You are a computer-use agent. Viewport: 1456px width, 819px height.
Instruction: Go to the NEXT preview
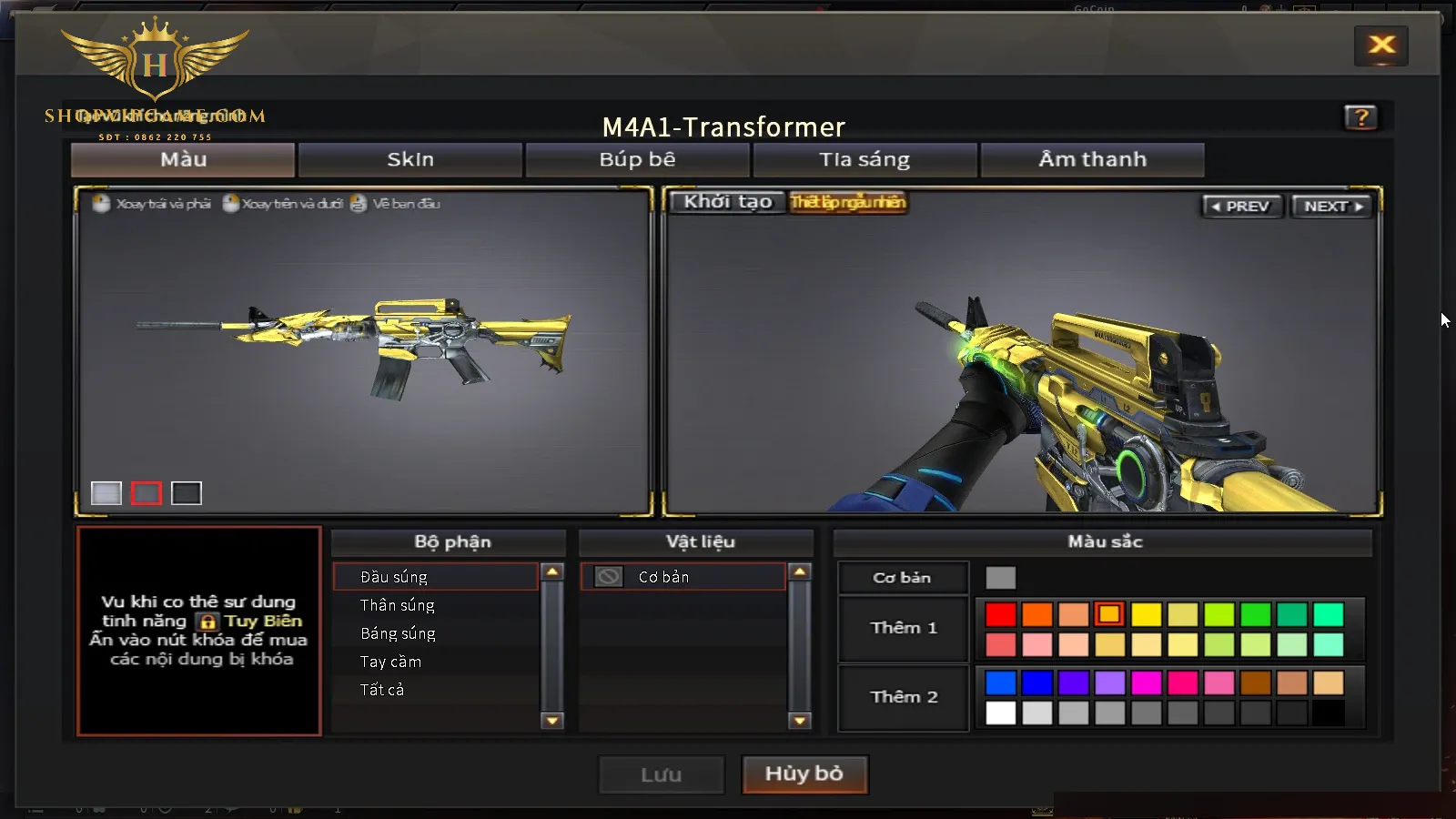click(x=1332, y=207)
